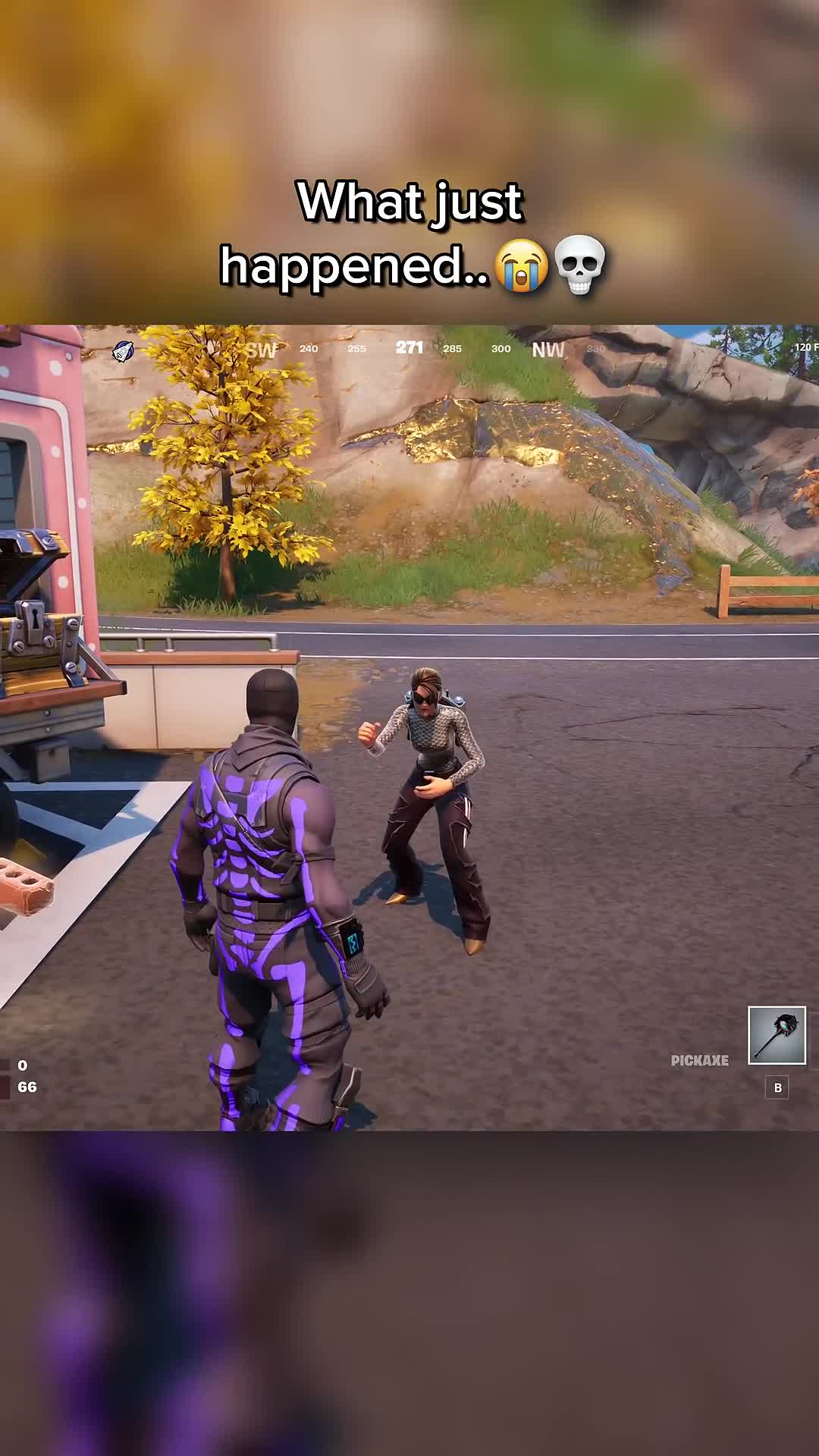Select the pickaxe slot
Viewport: 819px width, 1456px height.
[777, 1035]
